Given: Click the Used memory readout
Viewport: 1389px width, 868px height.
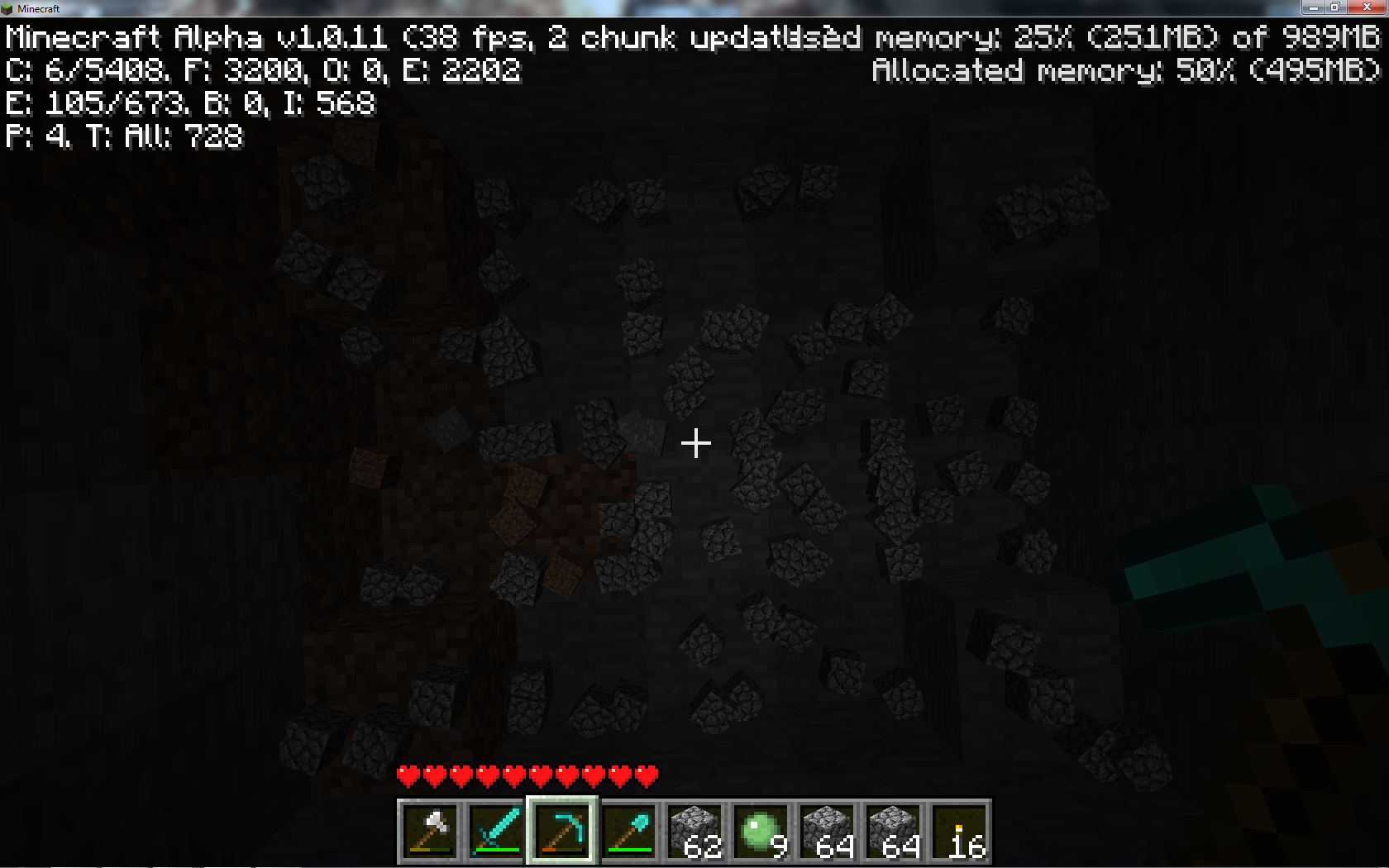Looking at the screenshot, I should click(x=1075, y=37).
